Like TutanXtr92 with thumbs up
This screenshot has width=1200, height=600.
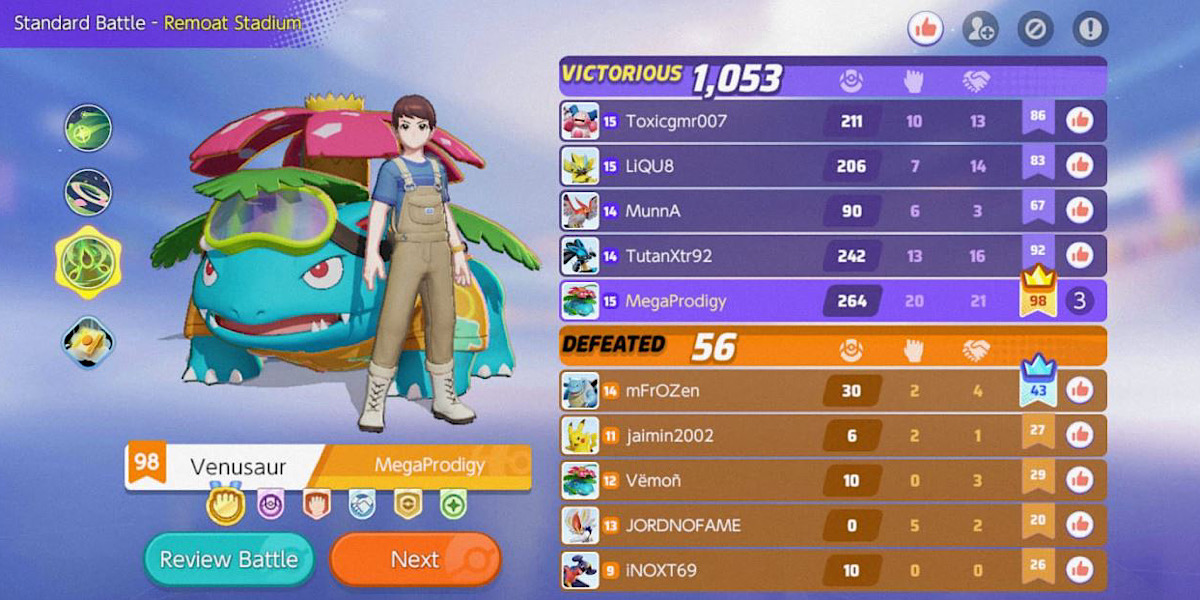click(1079, 255)
